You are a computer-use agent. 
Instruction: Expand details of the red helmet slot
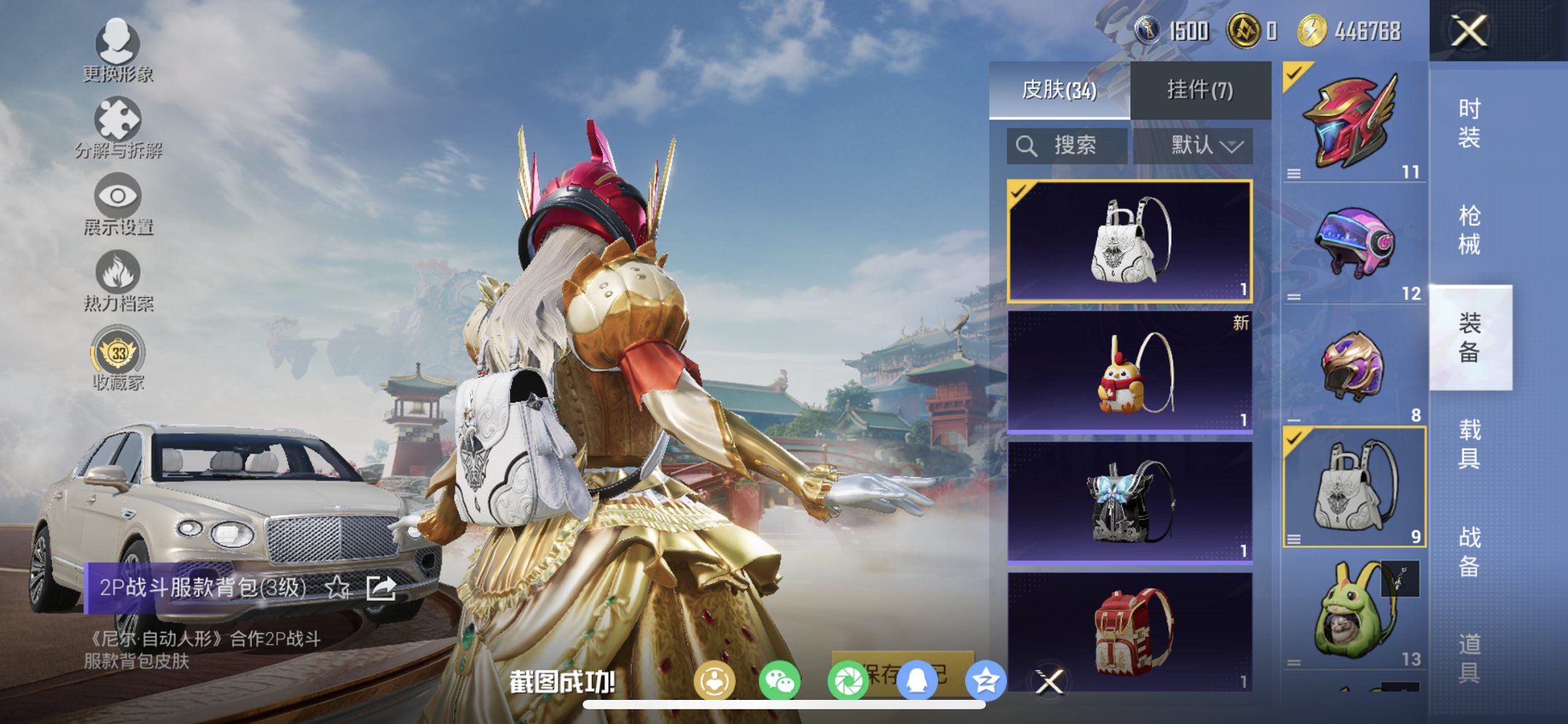point(1293,174)
